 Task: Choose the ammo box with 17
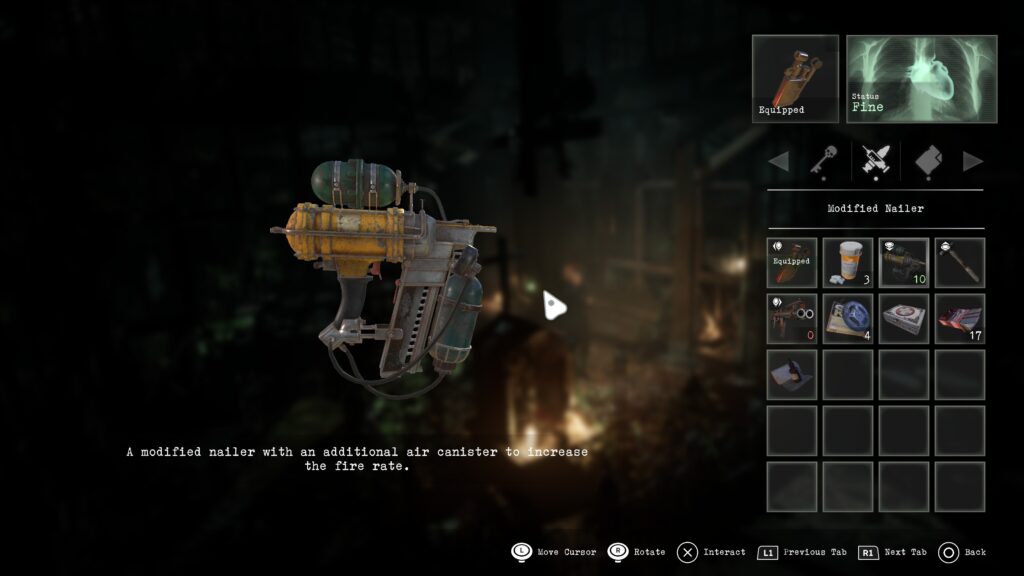pos(960,318)
